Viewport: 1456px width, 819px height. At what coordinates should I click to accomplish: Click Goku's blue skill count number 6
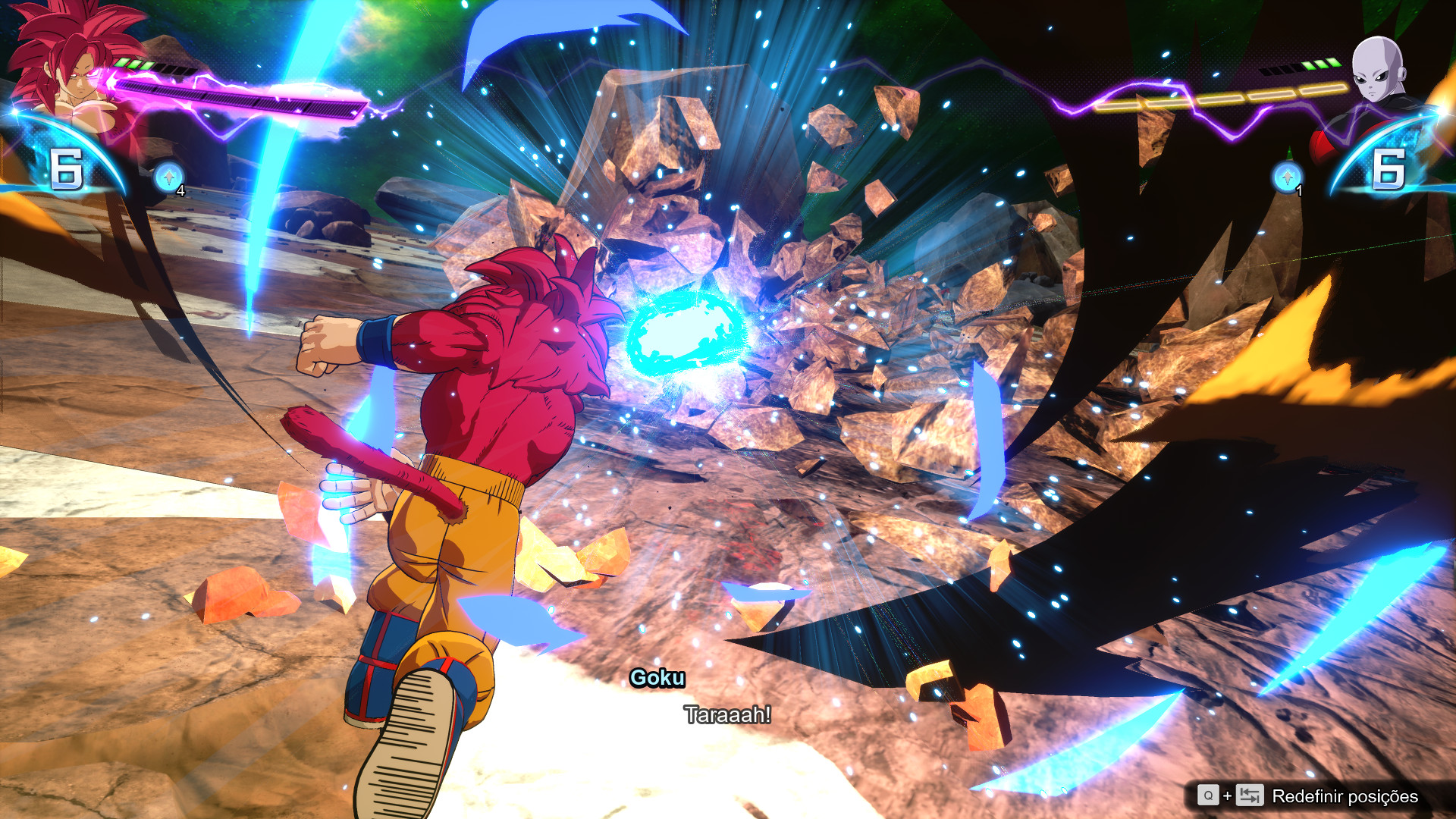[68, 167]
